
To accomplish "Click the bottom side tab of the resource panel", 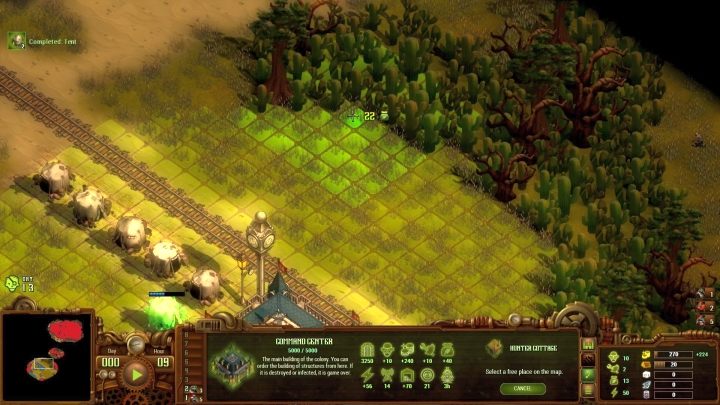I will [x=588, y=388].
